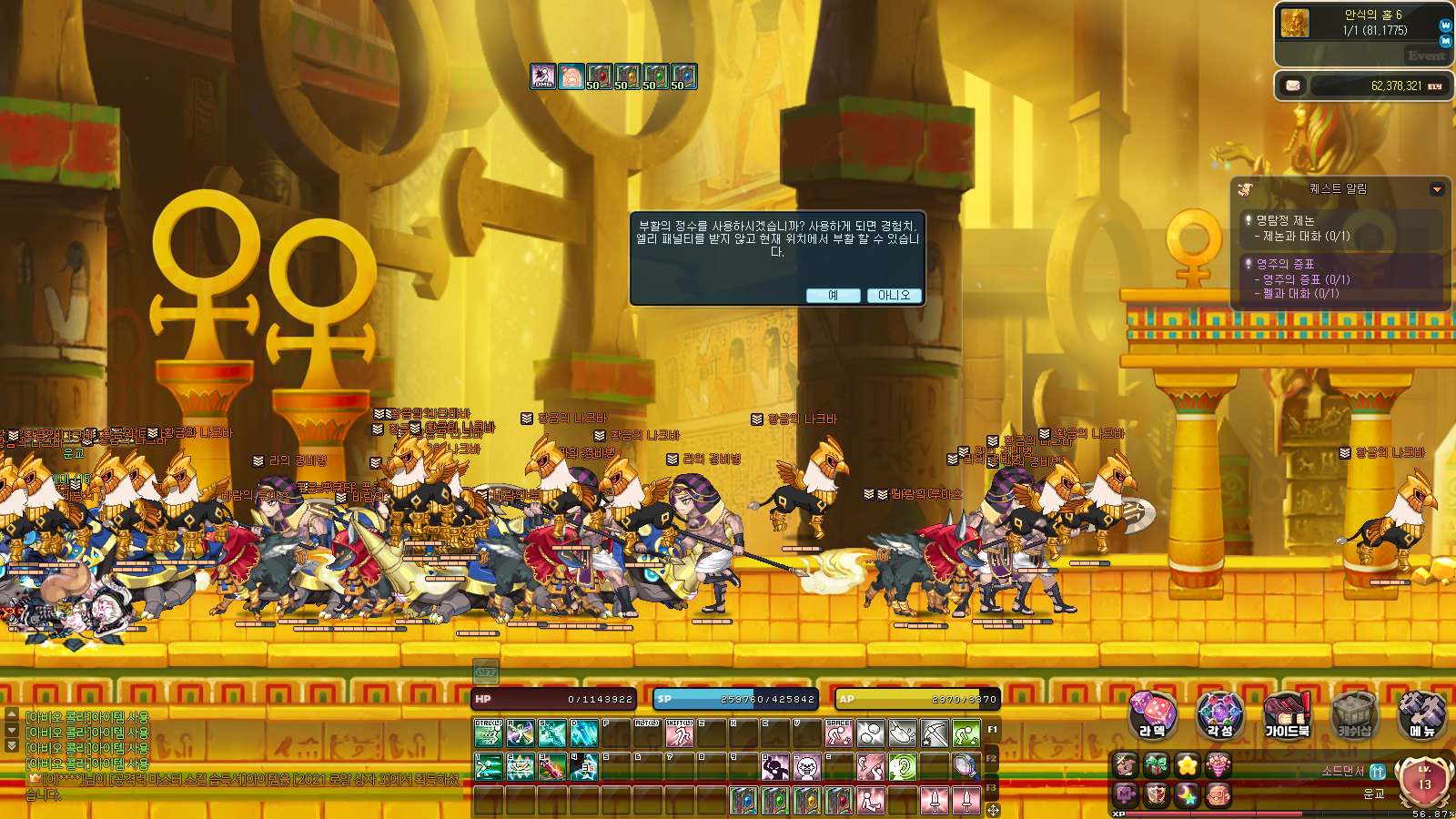Click the Event button under the map name
1456x819 pixels.
pyautogui.click(x=1426, y=56)
